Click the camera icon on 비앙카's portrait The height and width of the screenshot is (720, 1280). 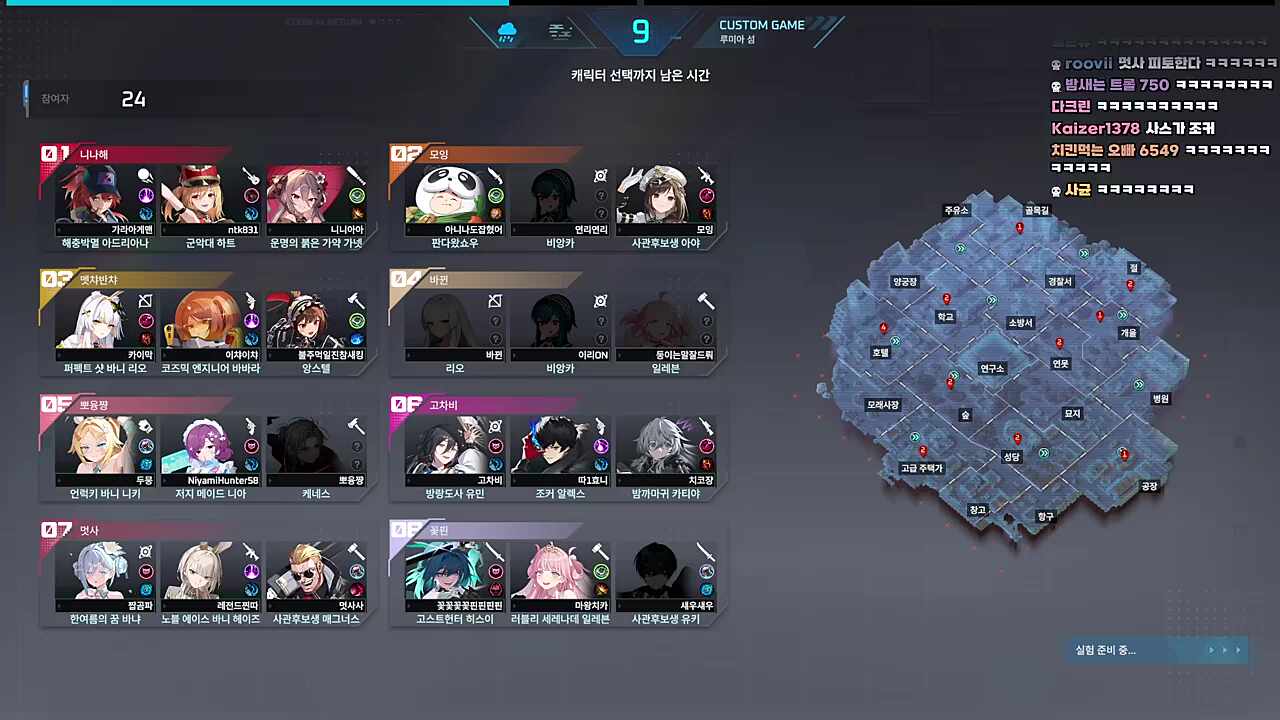tap(600, 175)
